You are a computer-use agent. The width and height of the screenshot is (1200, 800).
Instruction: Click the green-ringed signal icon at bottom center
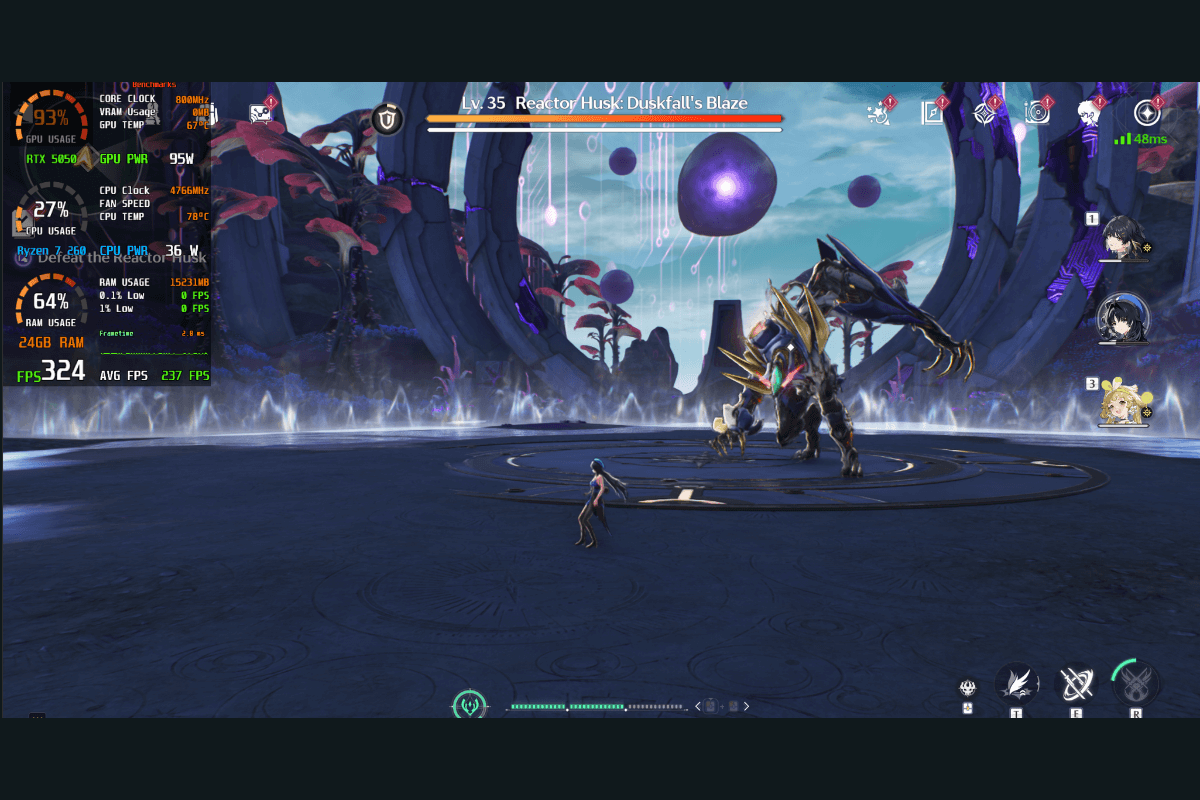tap(469, 706)
